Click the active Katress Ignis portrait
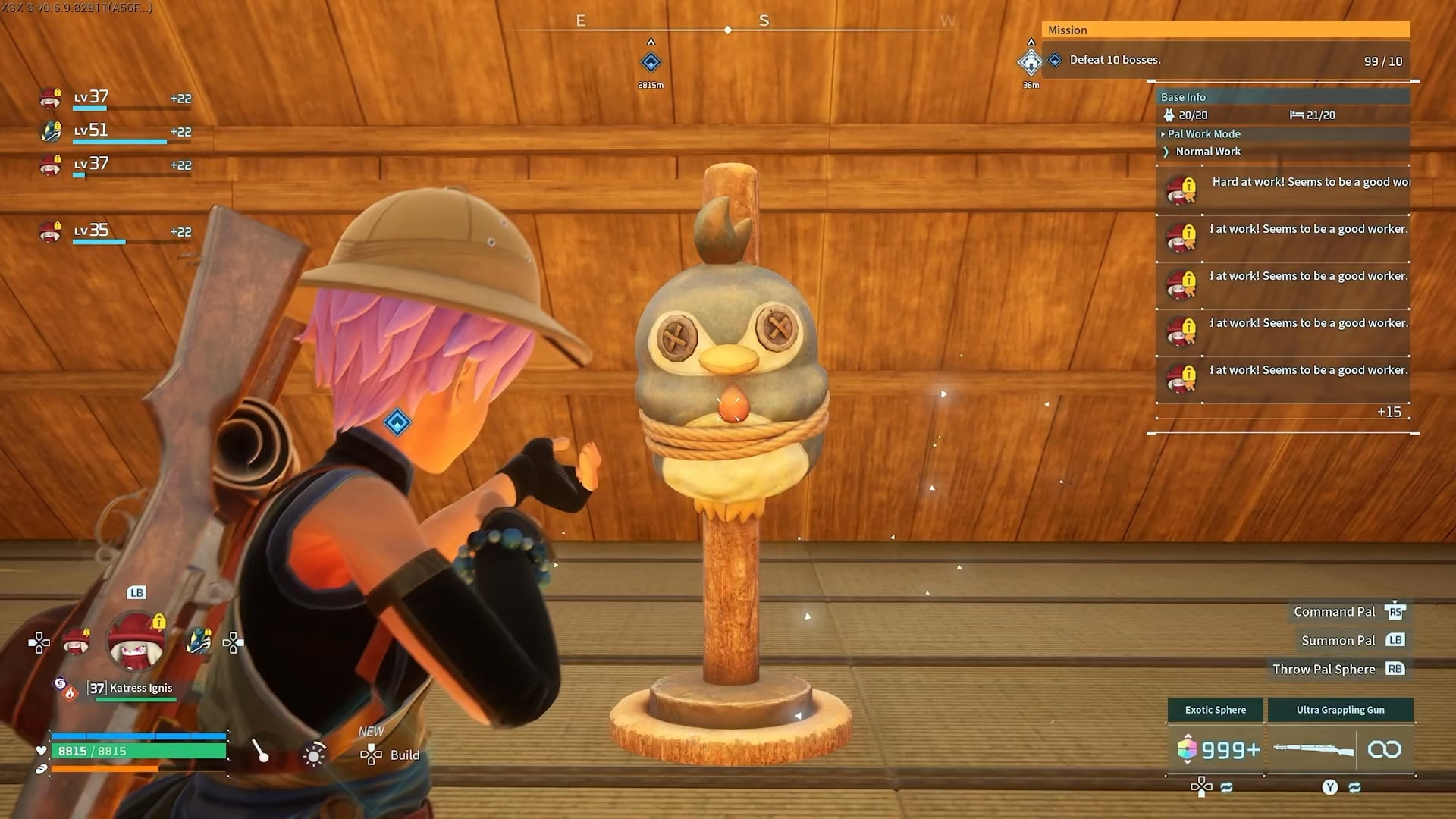1456x819 pixels. 136,642
